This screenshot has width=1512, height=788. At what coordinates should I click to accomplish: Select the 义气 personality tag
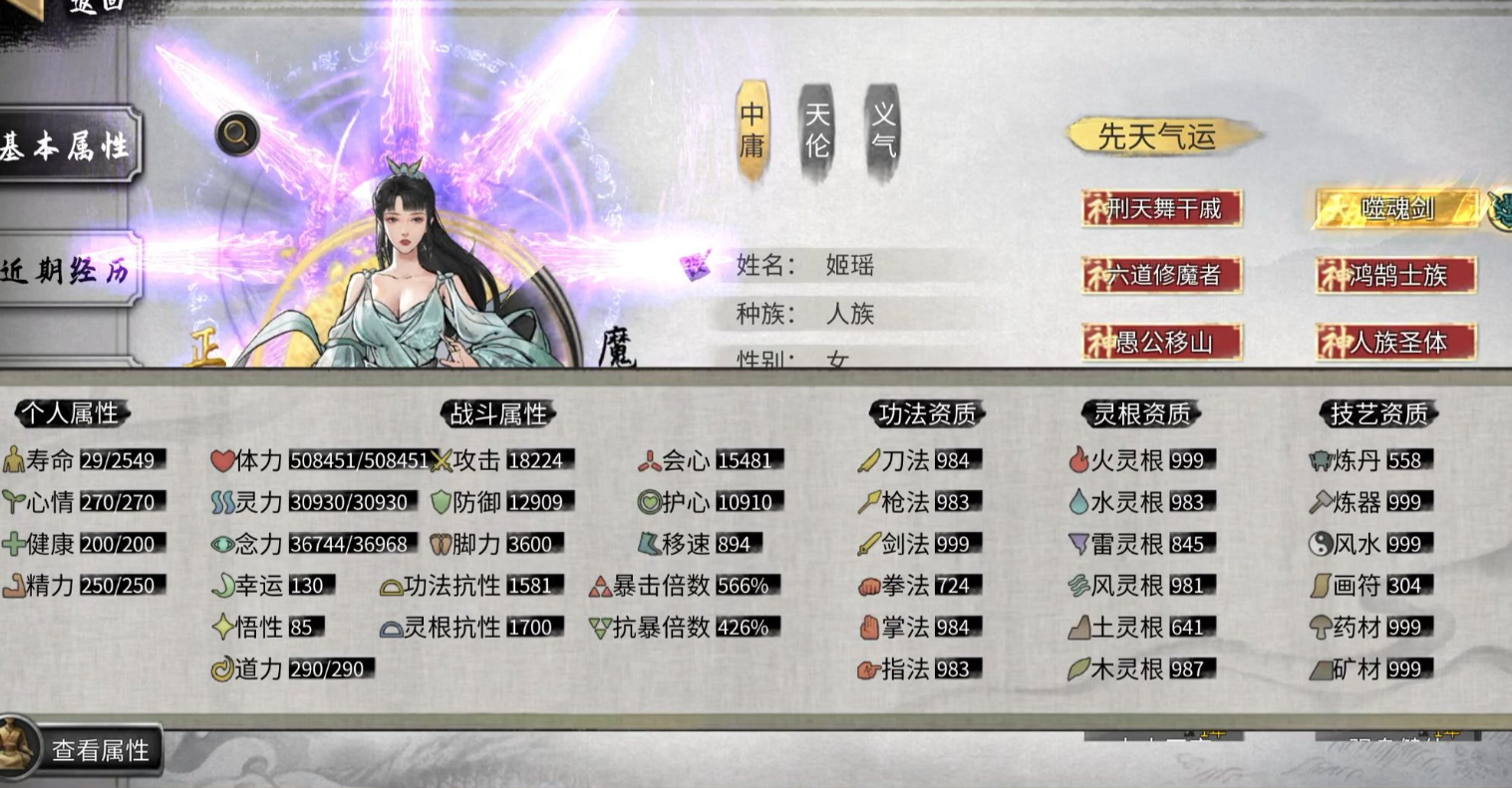[x=883, y=131]
